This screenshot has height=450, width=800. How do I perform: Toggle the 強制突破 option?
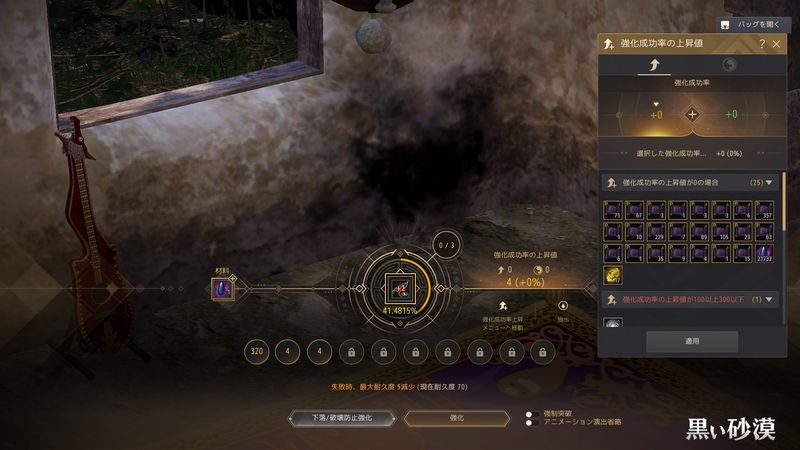531,413
